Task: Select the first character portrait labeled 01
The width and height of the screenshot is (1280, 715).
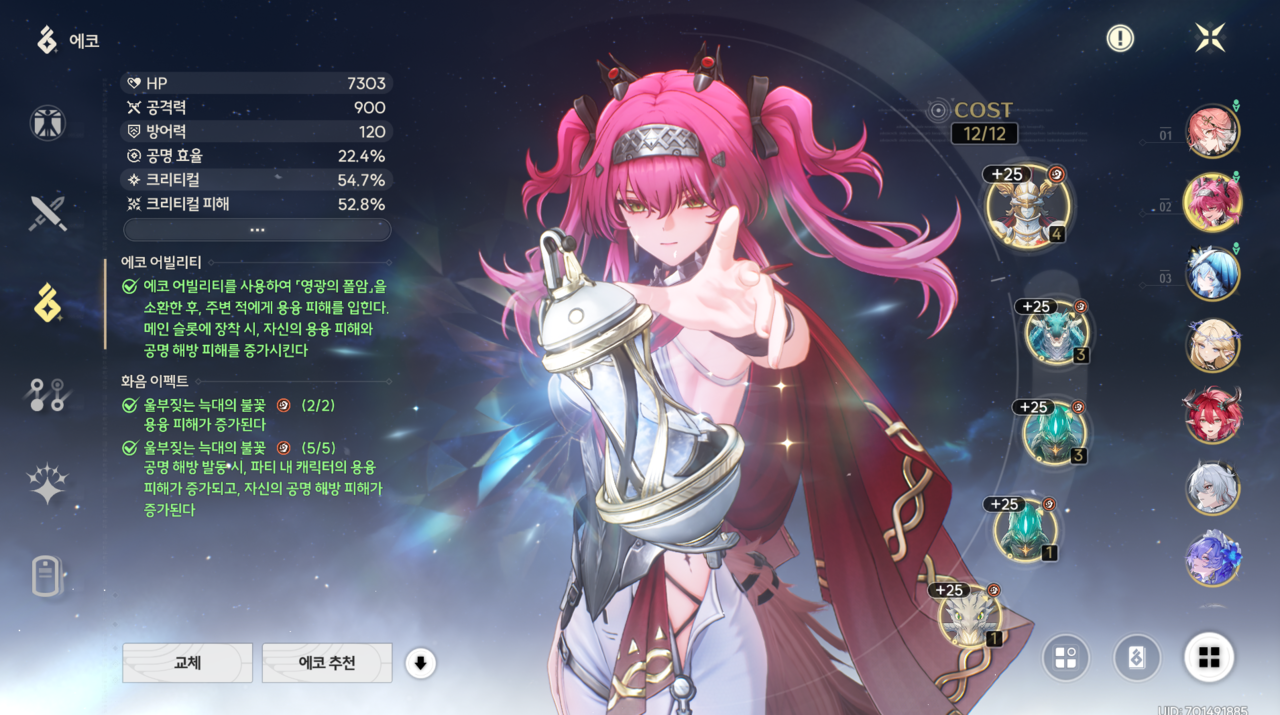Action: pyautogui.click(x=1212, y=131)
